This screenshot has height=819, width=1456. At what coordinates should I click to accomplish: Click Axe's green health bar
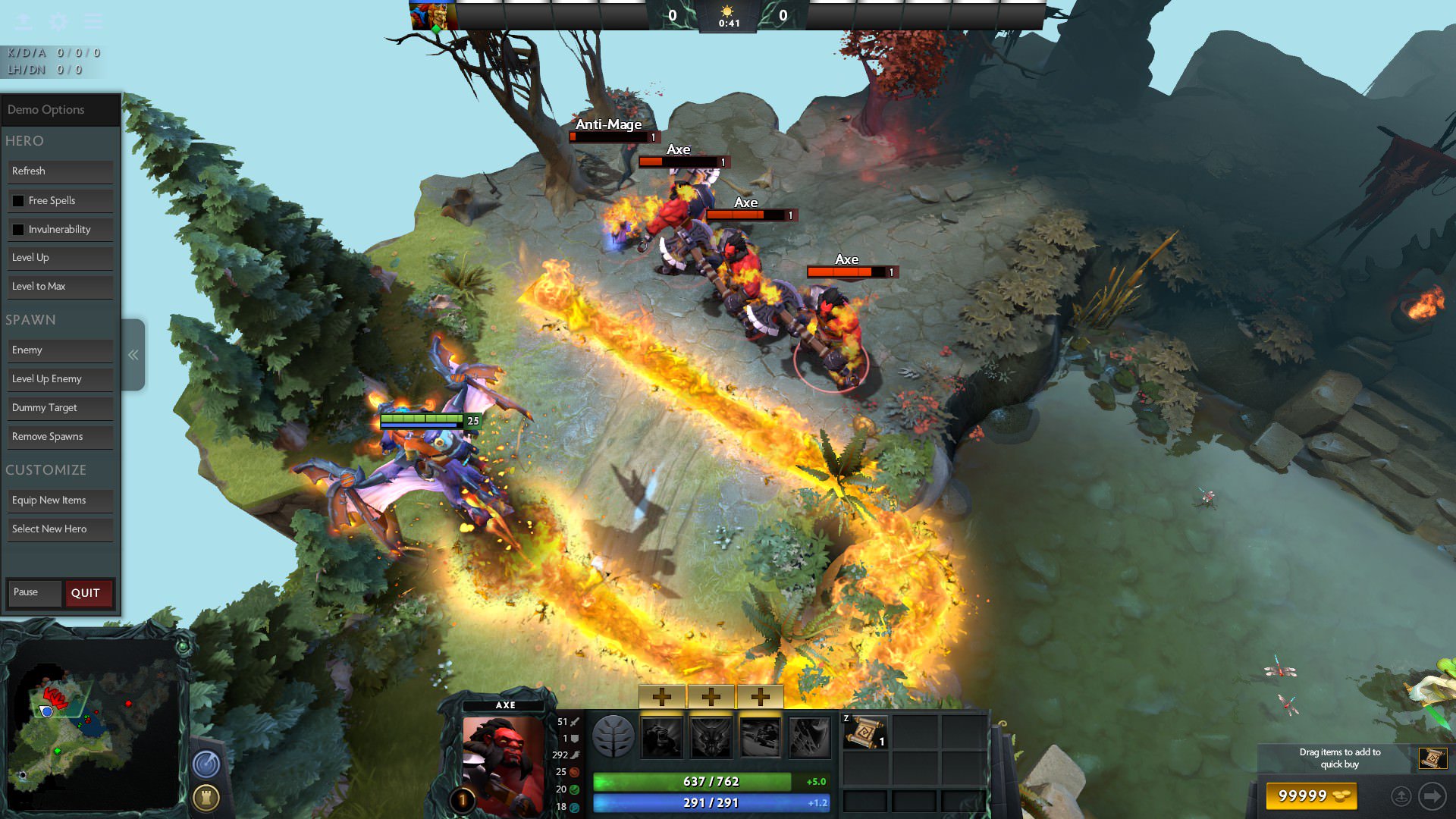click(709, 780)
